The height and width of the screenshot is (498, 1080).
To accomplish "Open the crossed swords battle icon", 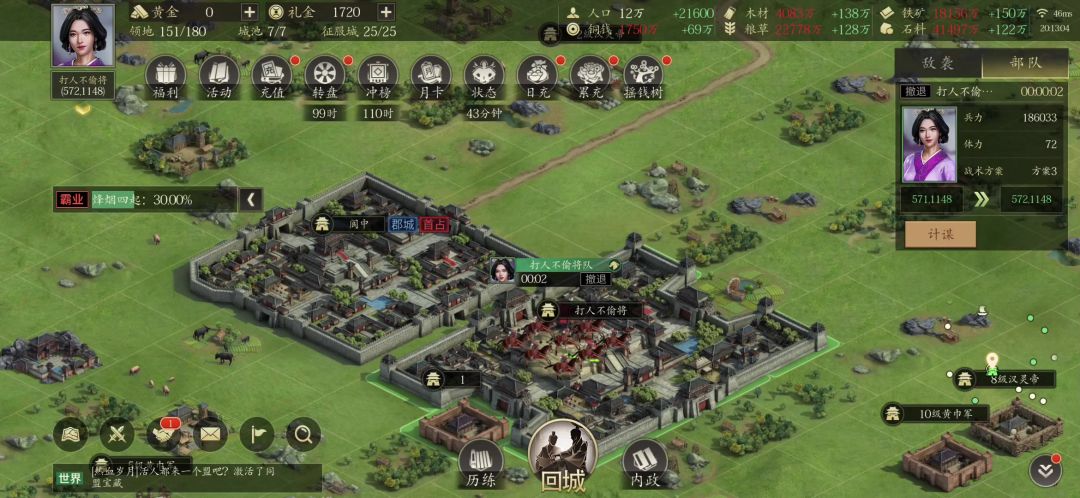I will click(x=117, y=434).
